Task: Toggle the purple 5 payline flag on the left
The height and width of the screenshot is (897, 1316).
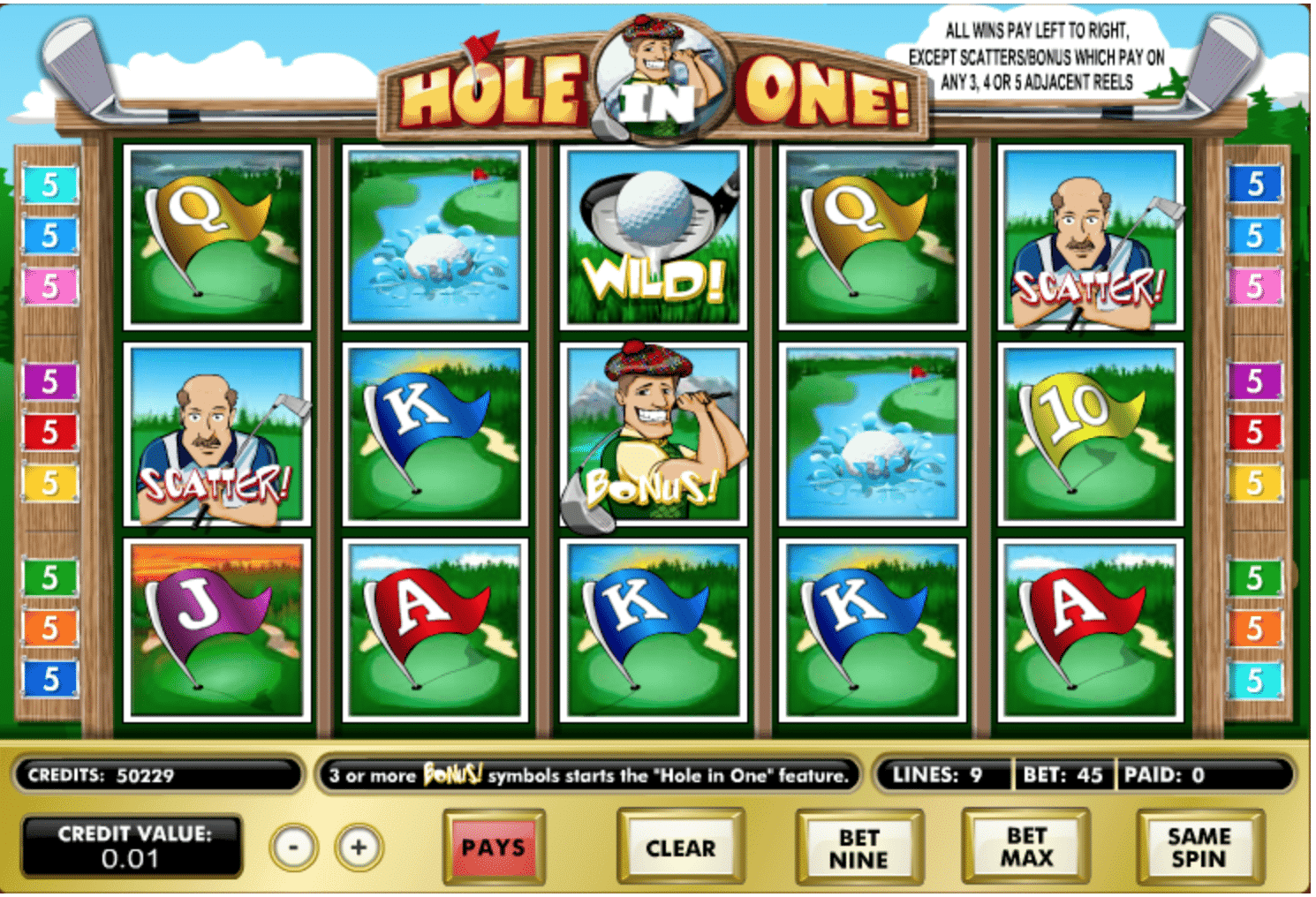Action: (49, 383)
